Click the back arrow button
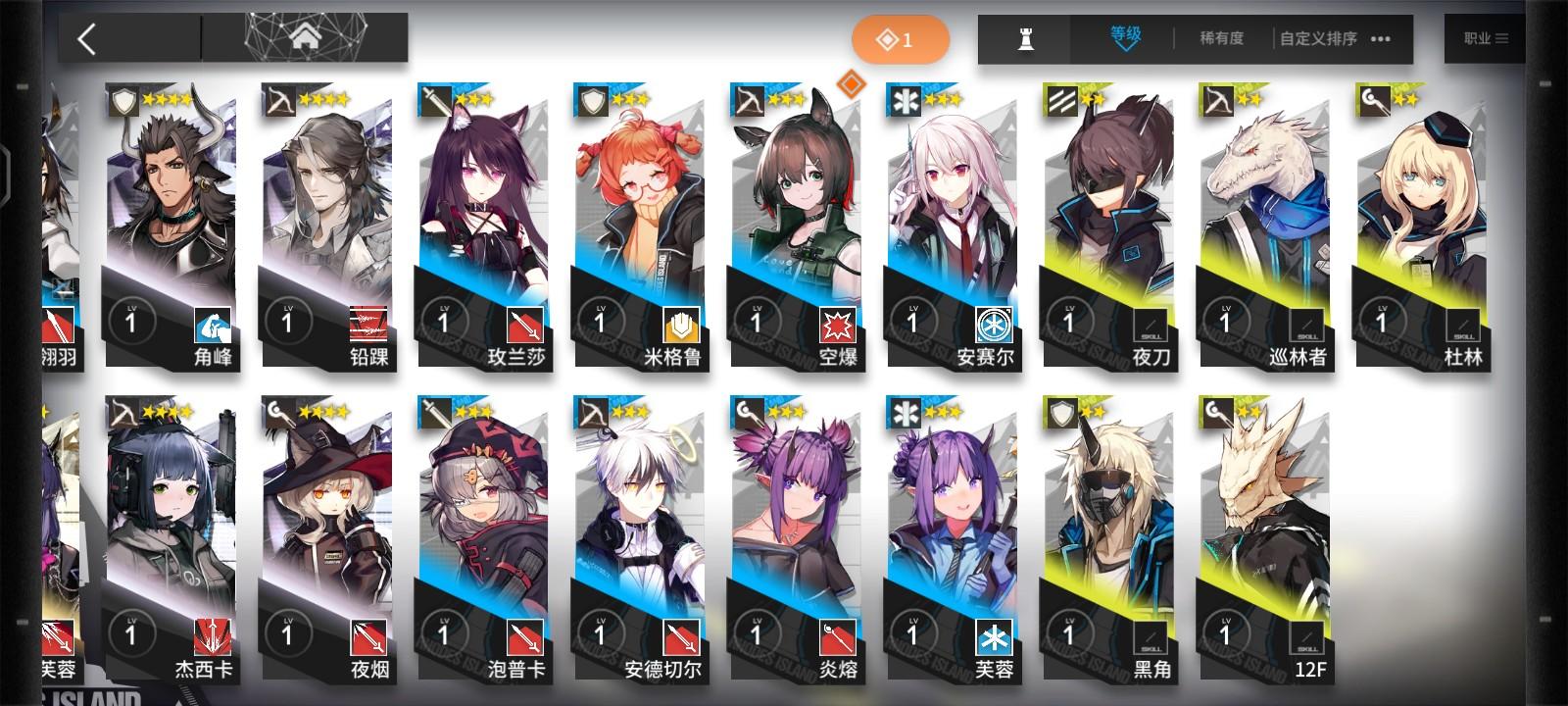 (x=87, y=36)
